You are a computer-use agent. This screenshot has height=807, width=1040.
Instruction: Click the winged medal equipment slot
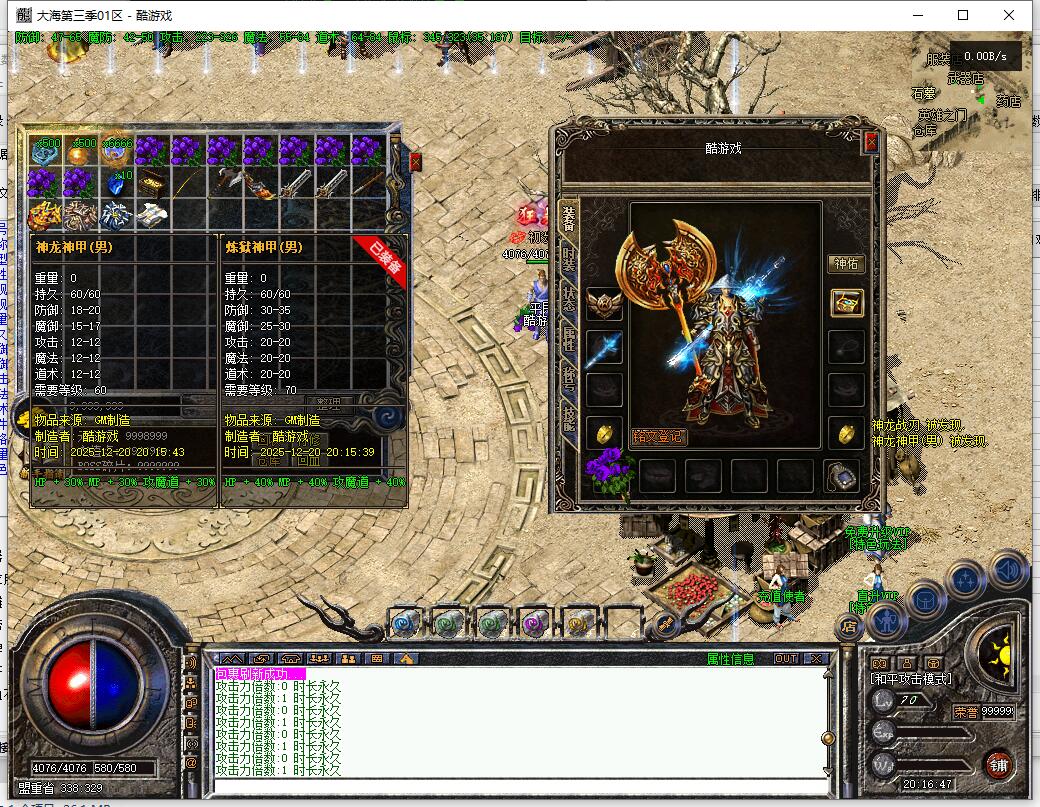click(x=604, y=304)
